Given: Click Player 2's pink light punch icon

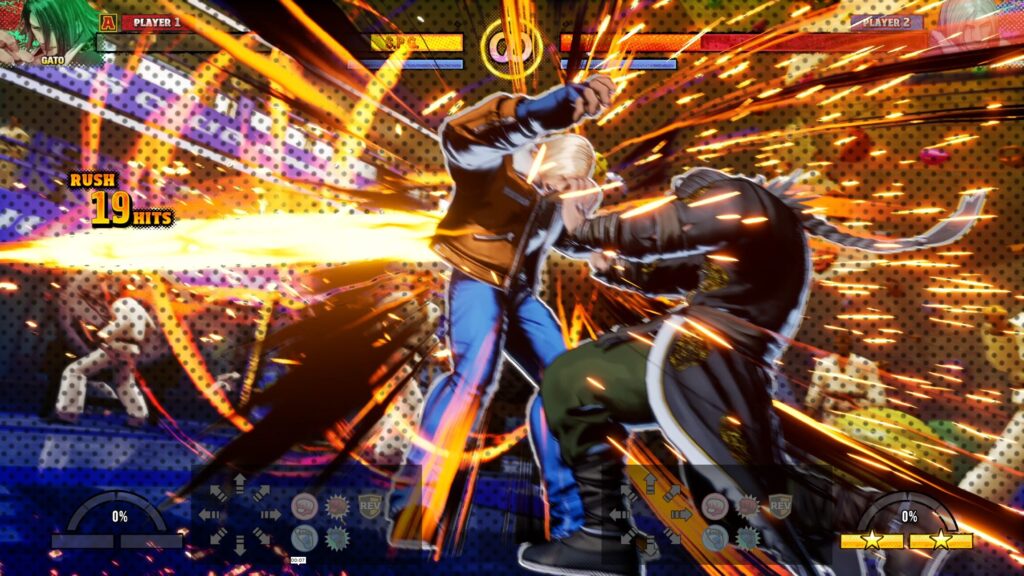Looking at the screenshot, I should coord(714,505).
